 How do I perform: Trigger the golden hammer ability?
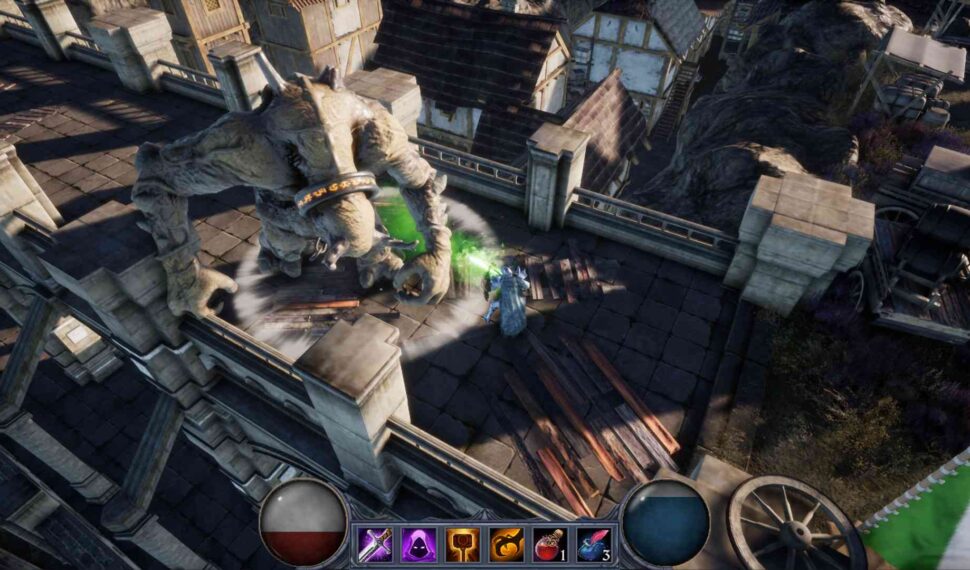(462, 544)
